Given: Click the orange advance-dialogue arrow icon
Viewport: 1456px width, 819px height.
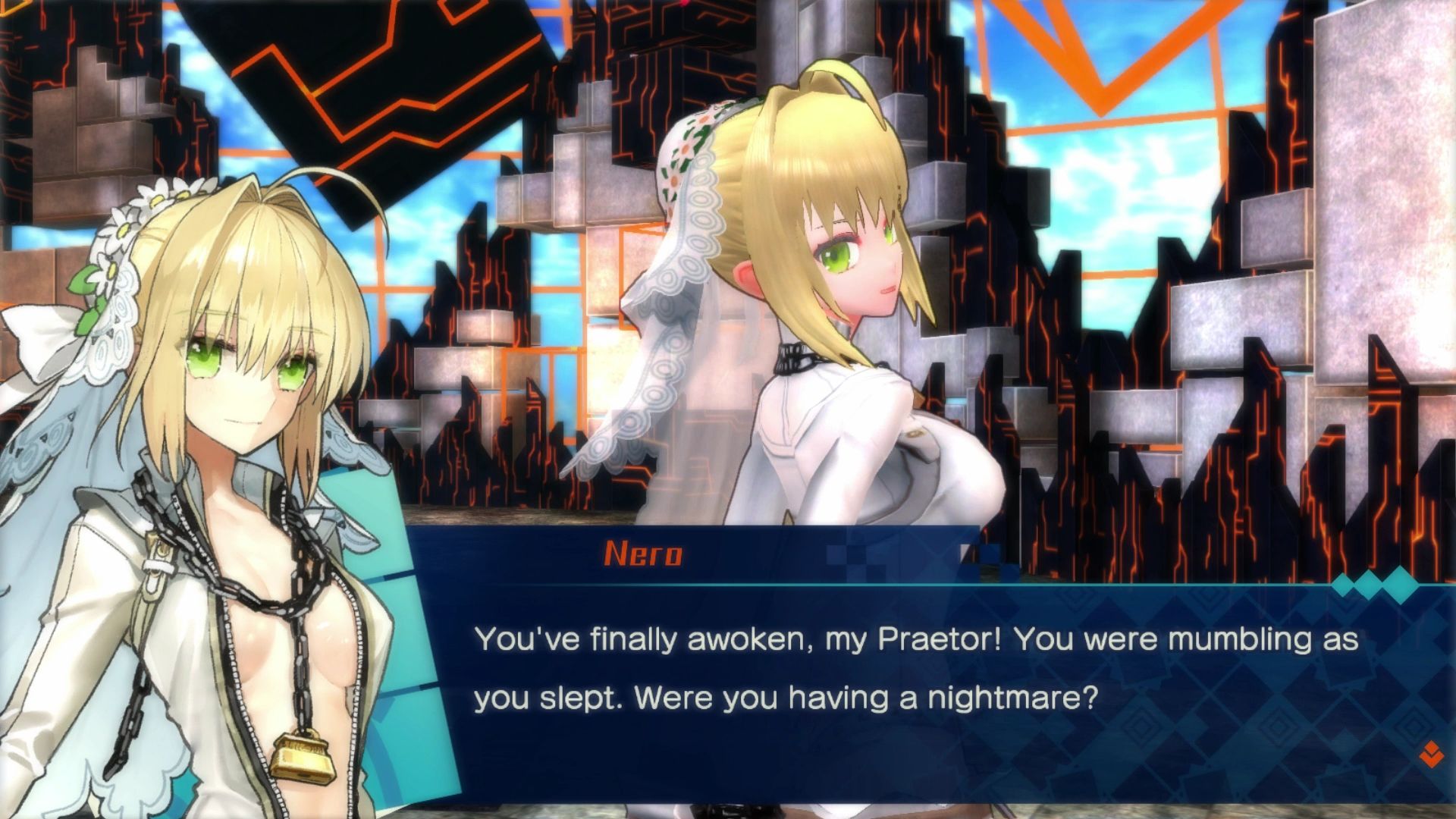Looking at the screenshot, I should tap(1432, 755).
